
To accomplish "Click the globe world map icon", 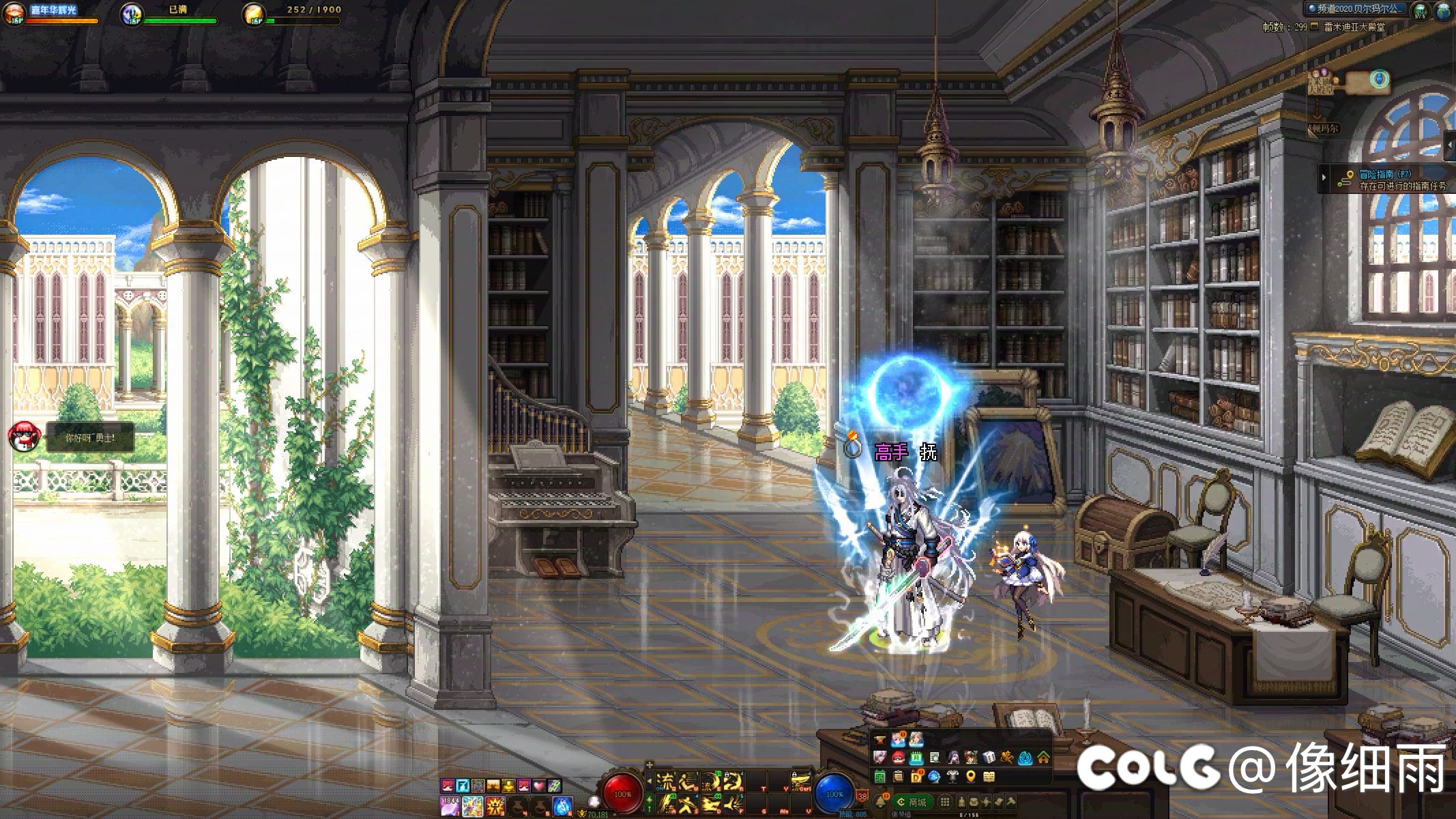I will pyautogui.click(x=1444, y=10).
